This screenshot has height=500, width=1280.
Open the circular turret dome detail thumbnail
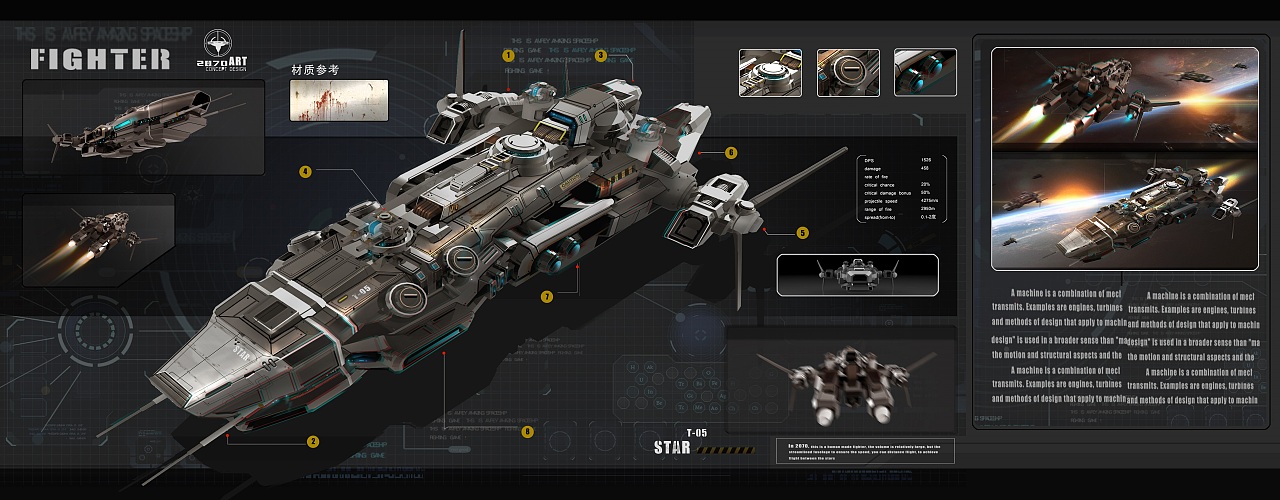[770, 73]
